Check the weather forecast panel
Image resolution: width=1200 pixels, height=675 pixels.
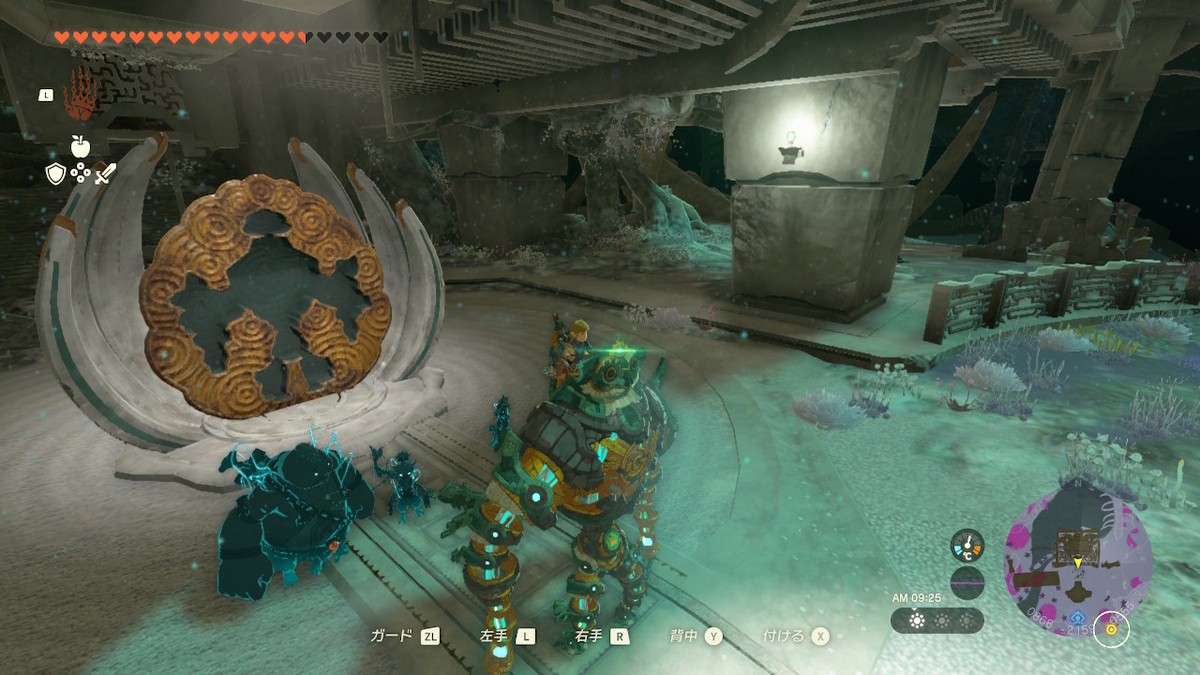[x=937, y=620]
